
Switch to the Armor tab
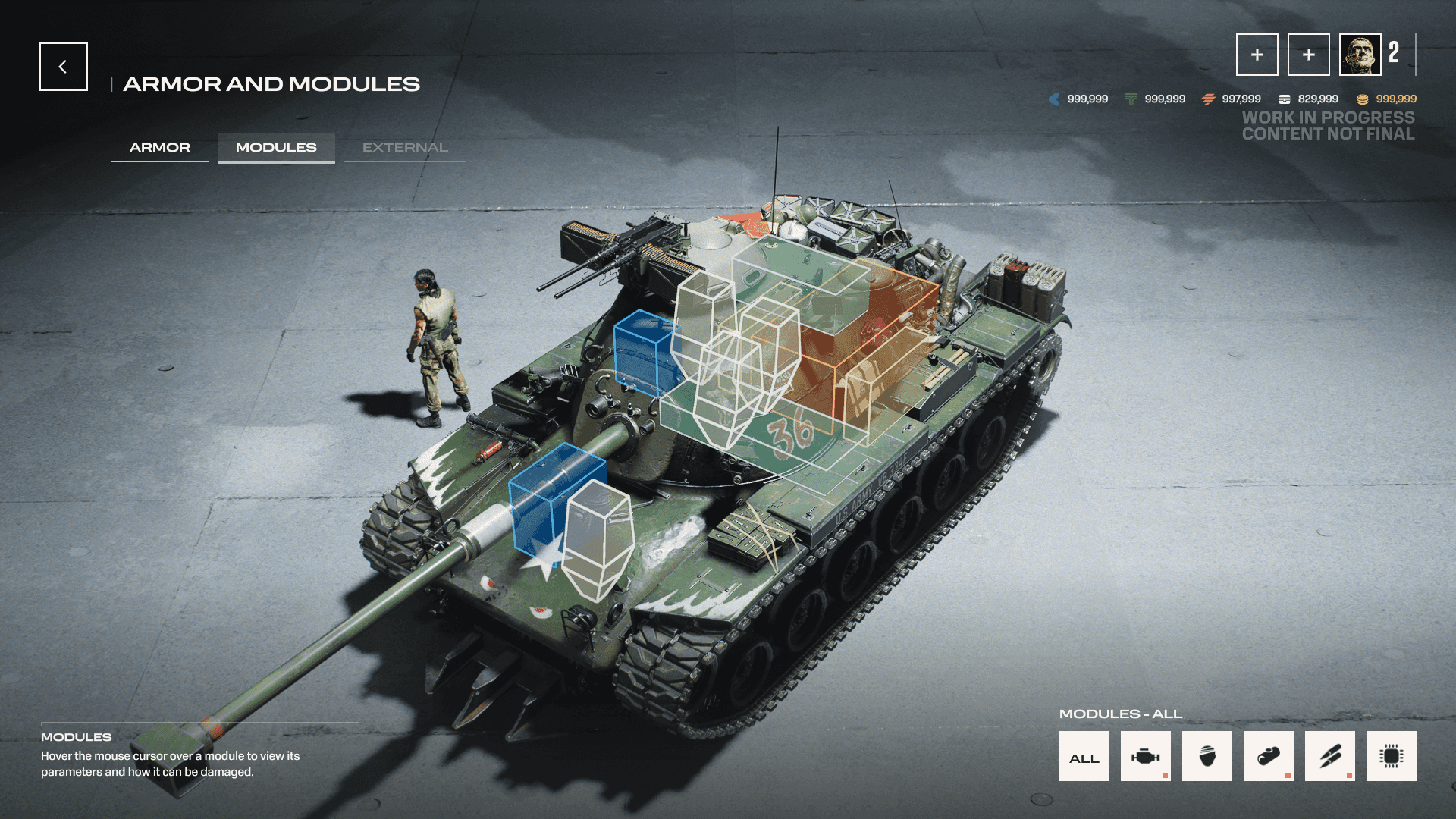[160, 147]
